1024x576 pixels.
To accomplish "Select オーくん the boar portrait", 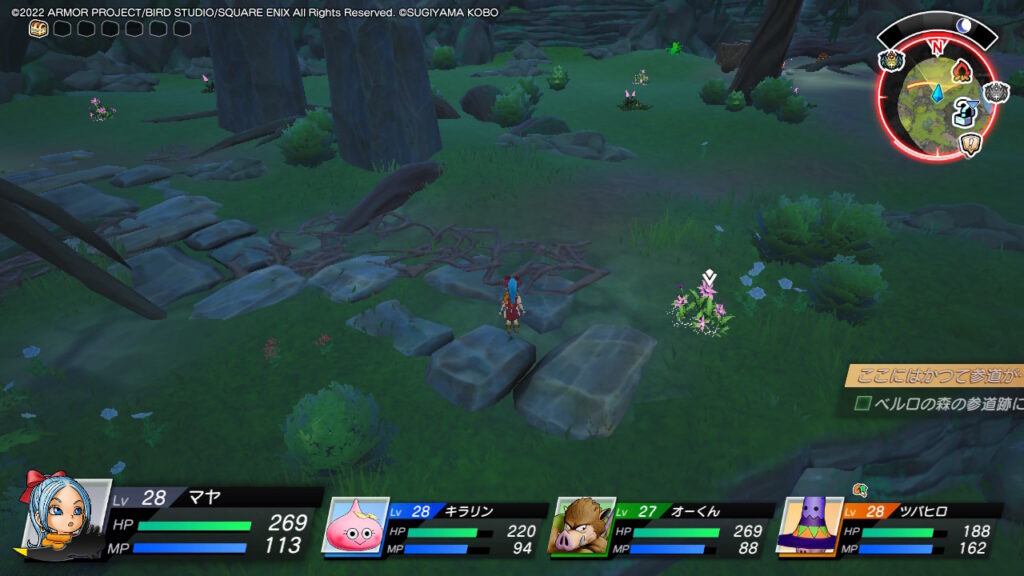I will click(x=579, y=525).
